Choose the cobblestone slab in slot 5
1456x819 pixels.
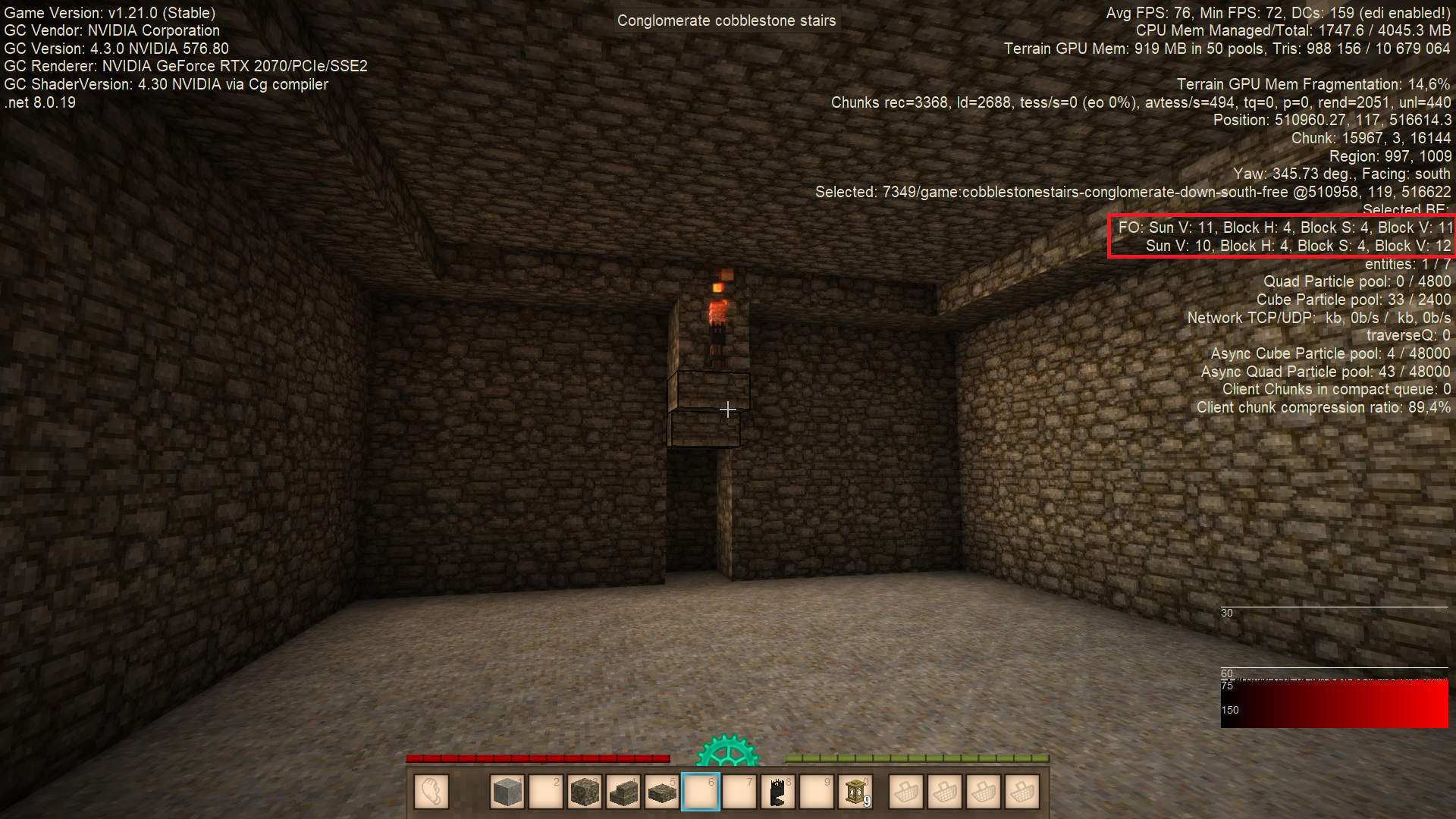pyautogui.click(x=662, y=792)
